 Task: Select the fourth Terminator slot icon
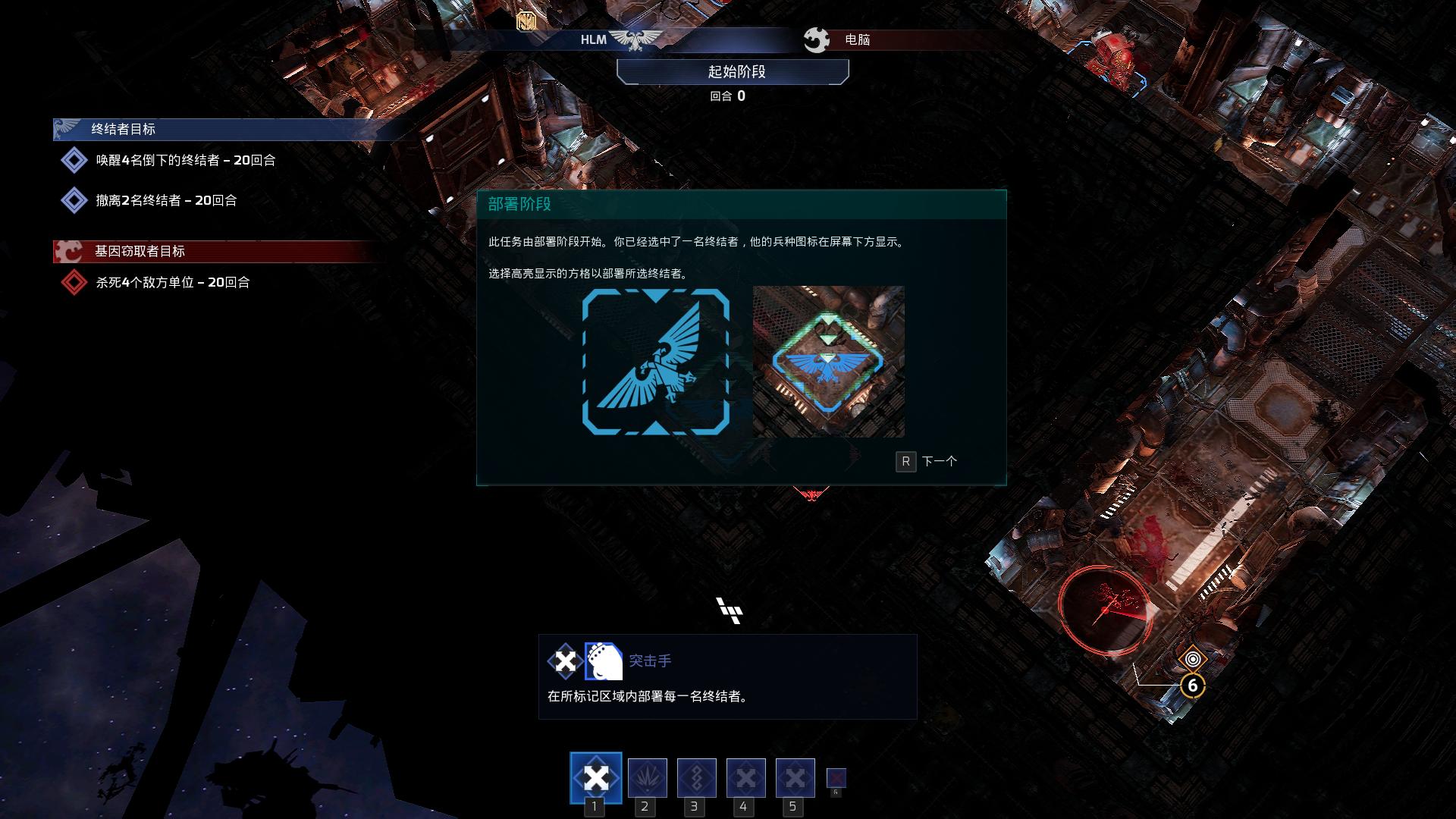point(746,777)
